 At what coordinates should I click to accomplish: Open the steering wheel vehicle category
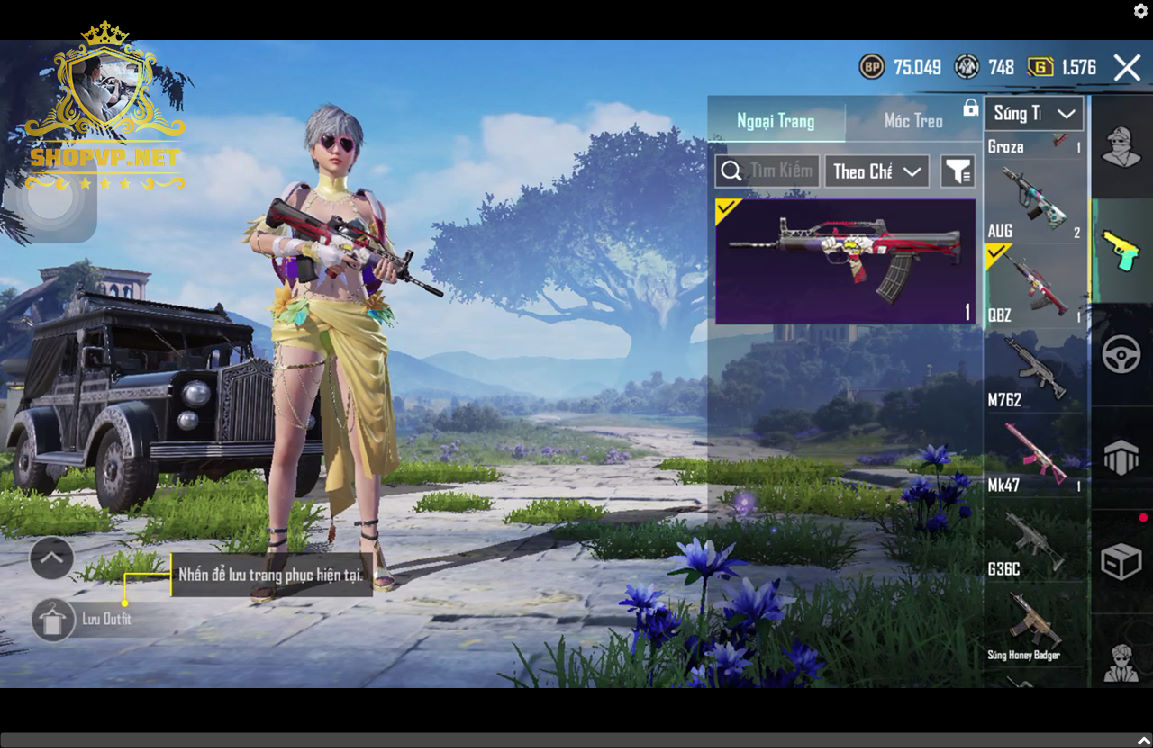1121,355
